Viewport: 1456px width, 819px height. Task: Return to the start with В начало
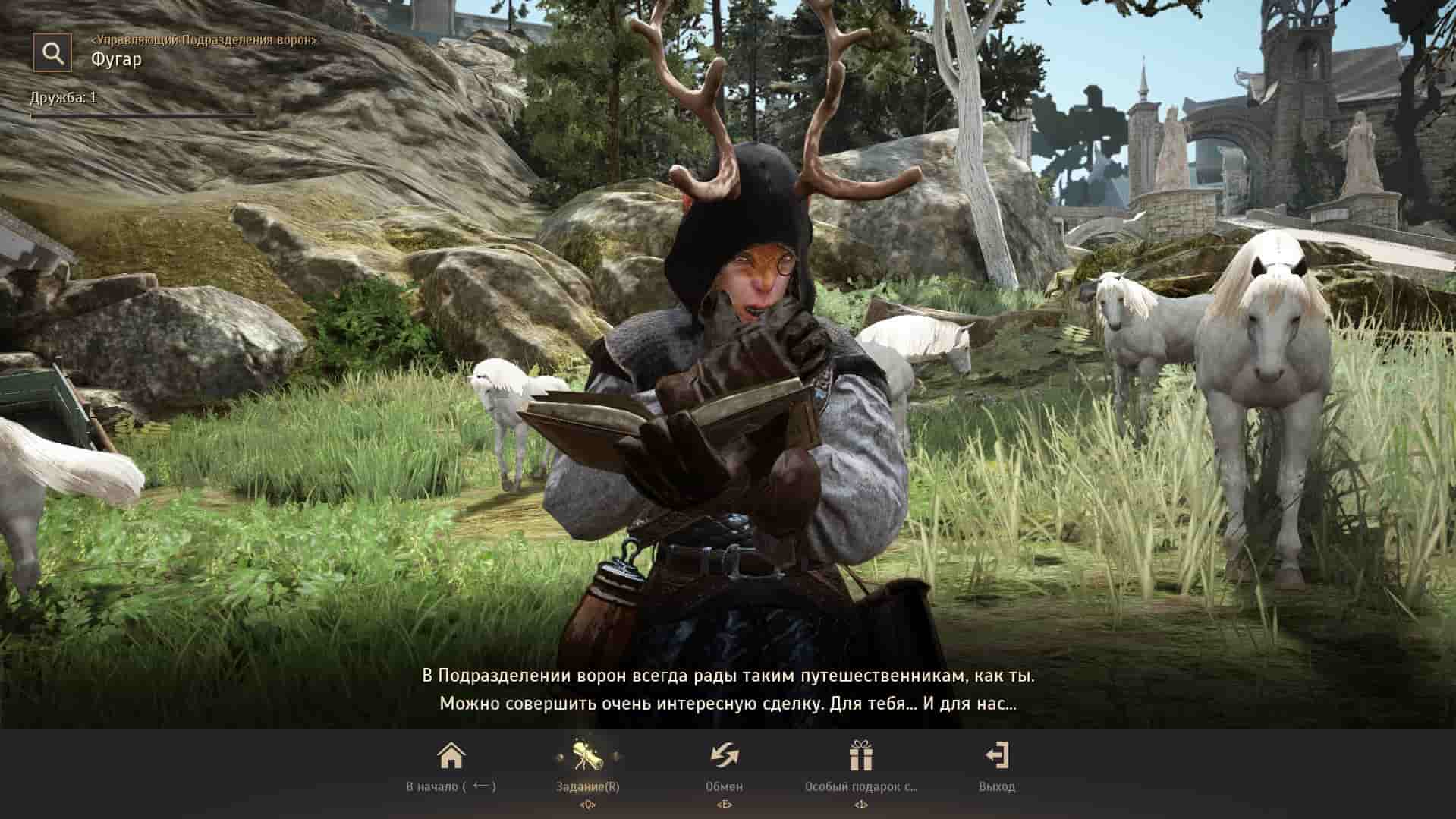coord(451,765)
